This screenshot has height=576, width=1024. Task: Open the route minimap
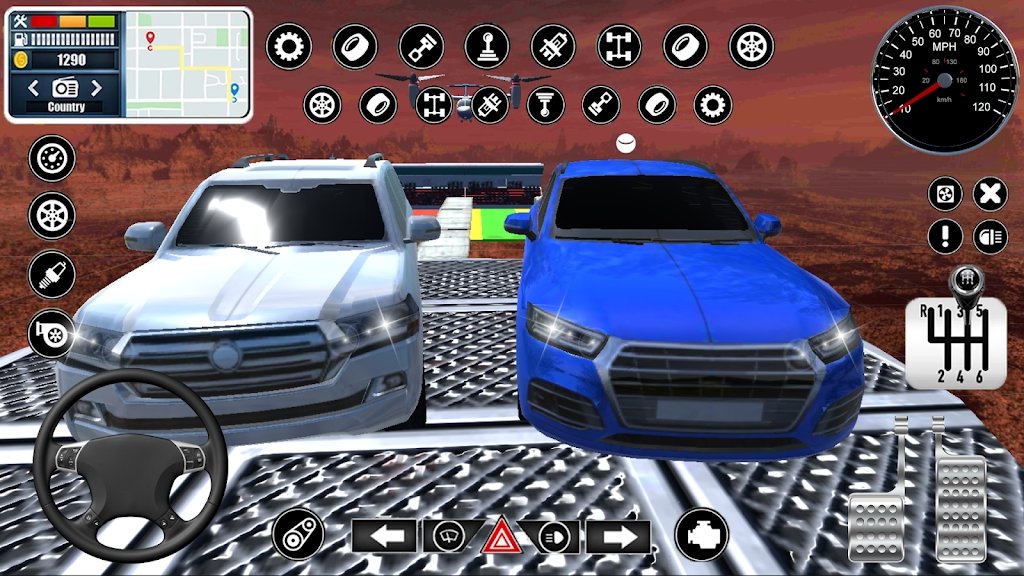coord(188,64)
